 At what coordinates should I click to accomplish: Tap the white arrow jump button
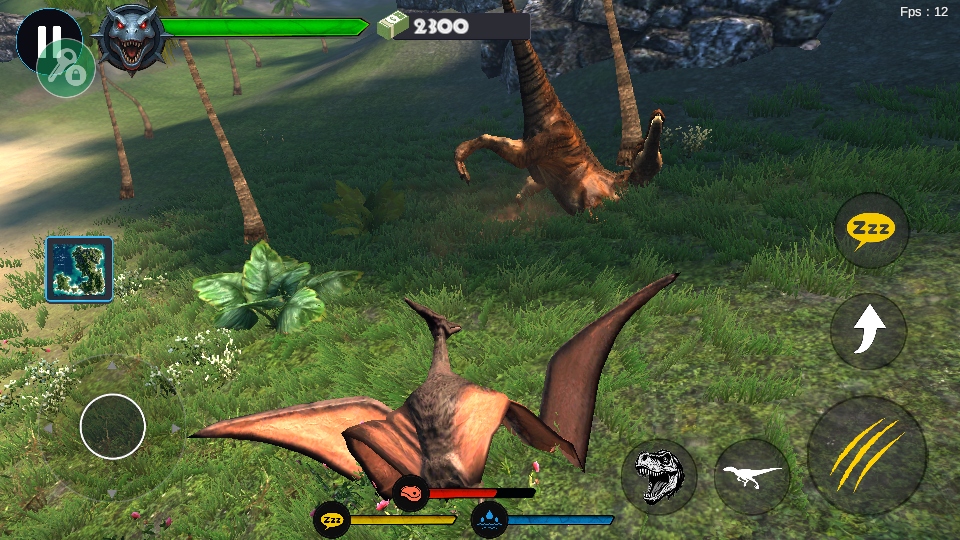(x=868, y=330)
